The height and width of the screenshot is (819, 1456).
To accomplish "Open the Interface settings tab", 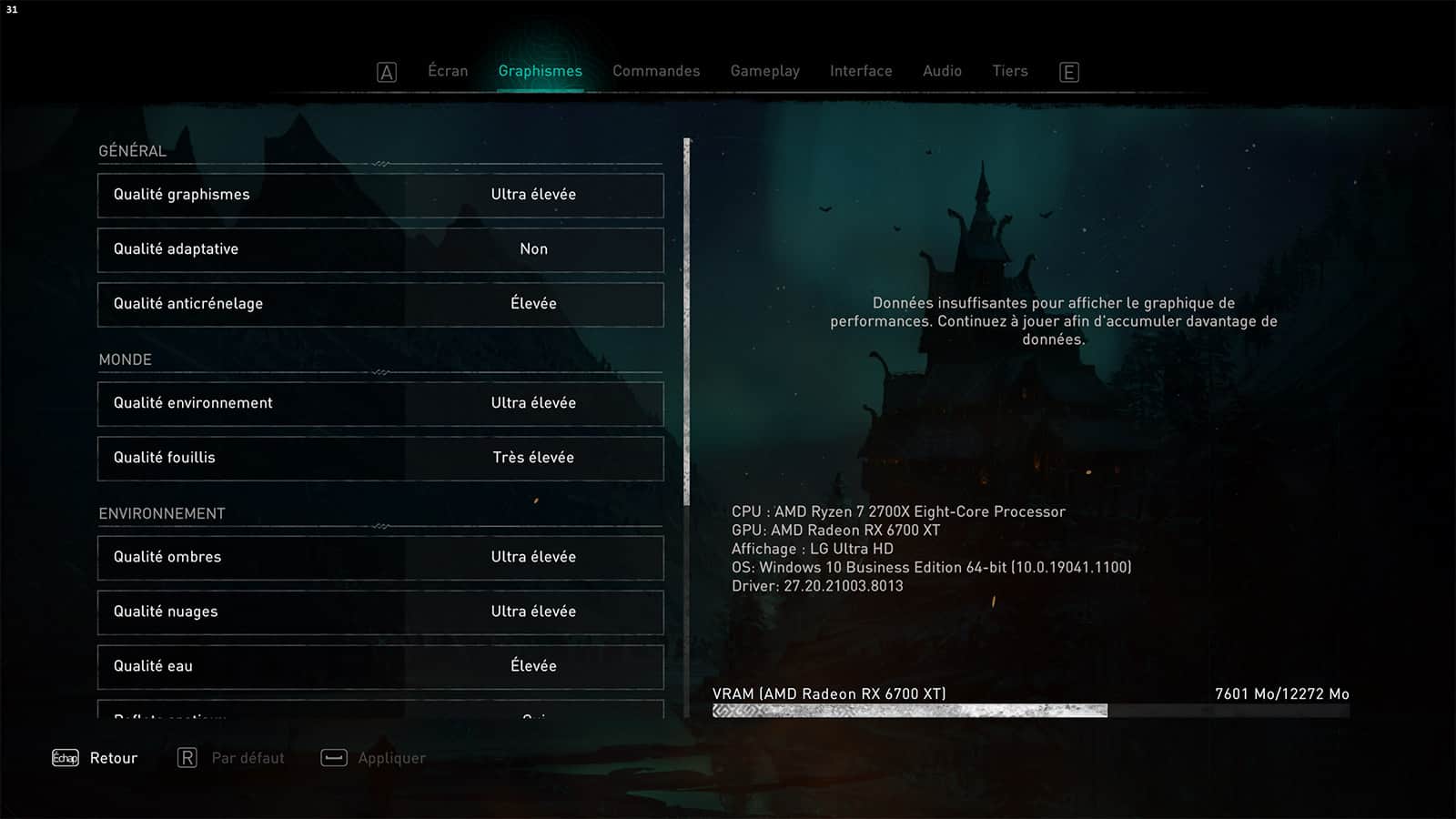I will pyautogui.click(x=861, y=71).
